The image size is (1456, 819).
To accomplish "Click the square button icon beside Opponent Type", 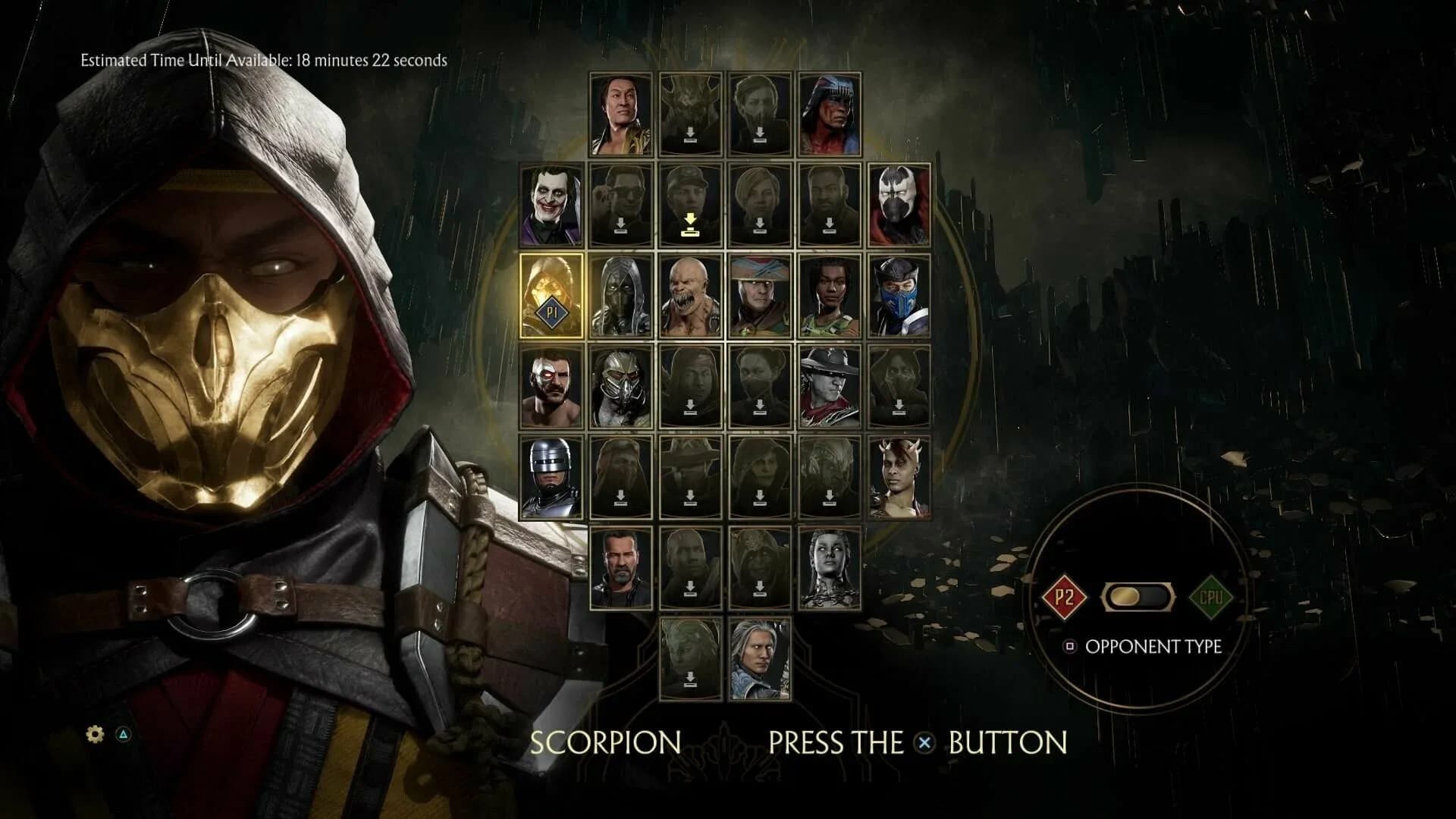I will click(x=1068, y=646).
